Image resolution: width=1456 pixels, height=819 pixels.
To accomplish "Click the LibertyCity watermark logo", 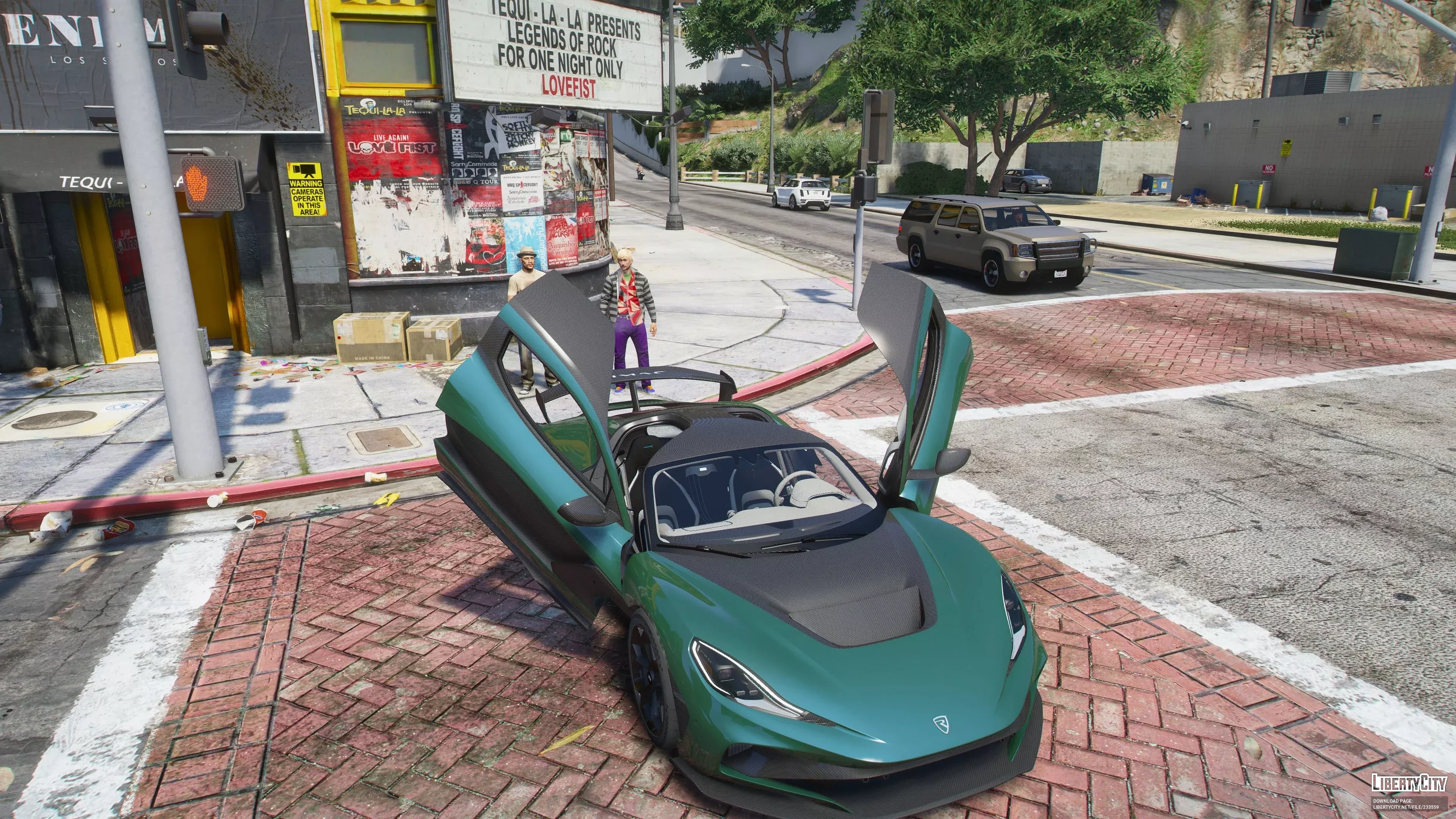I will pyautogui.click(x=1409, y=783).
